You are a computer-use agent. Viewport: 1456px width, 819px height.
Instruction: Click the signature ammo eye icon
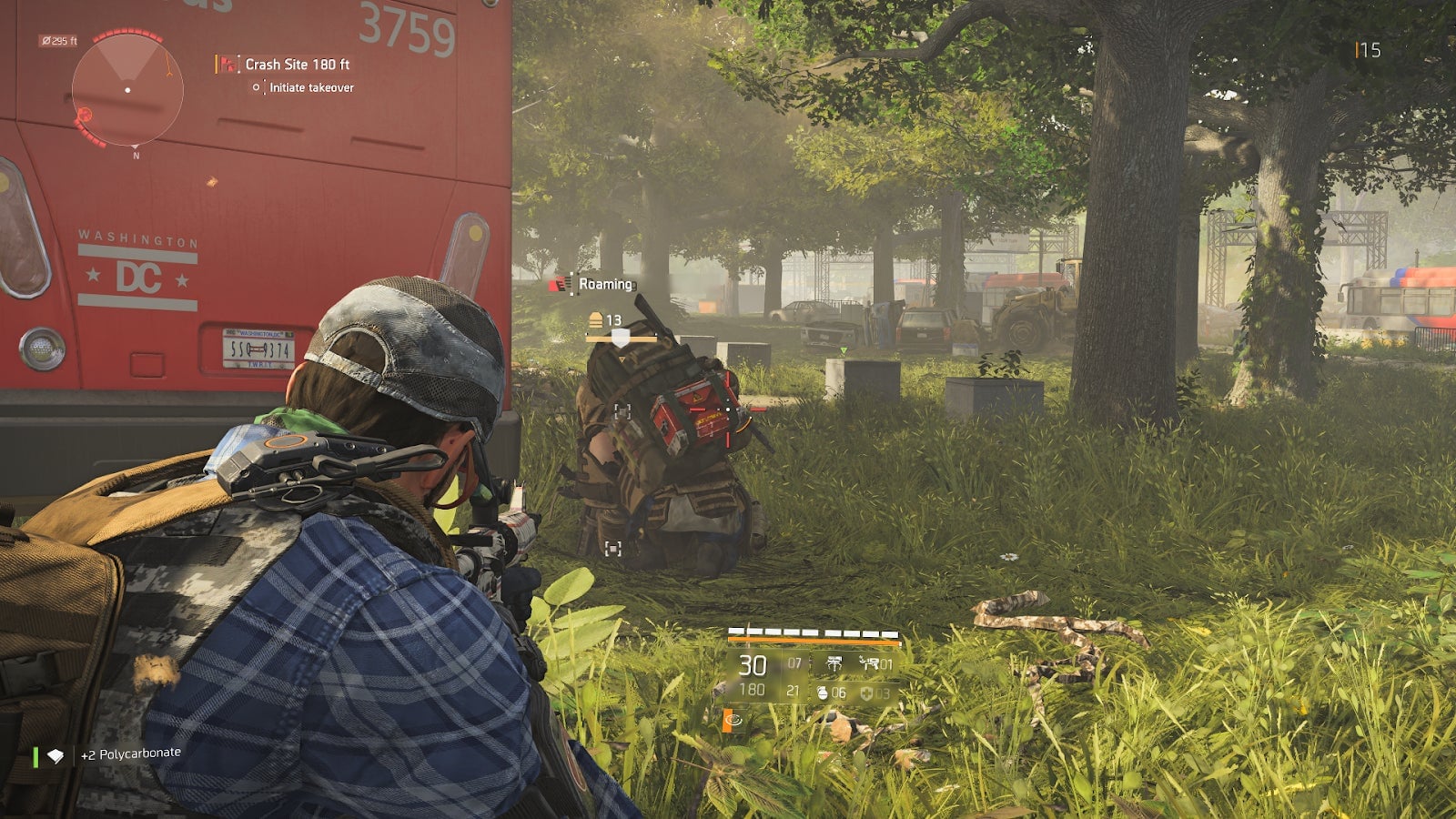pyautogui.click(x=733, y=719)
